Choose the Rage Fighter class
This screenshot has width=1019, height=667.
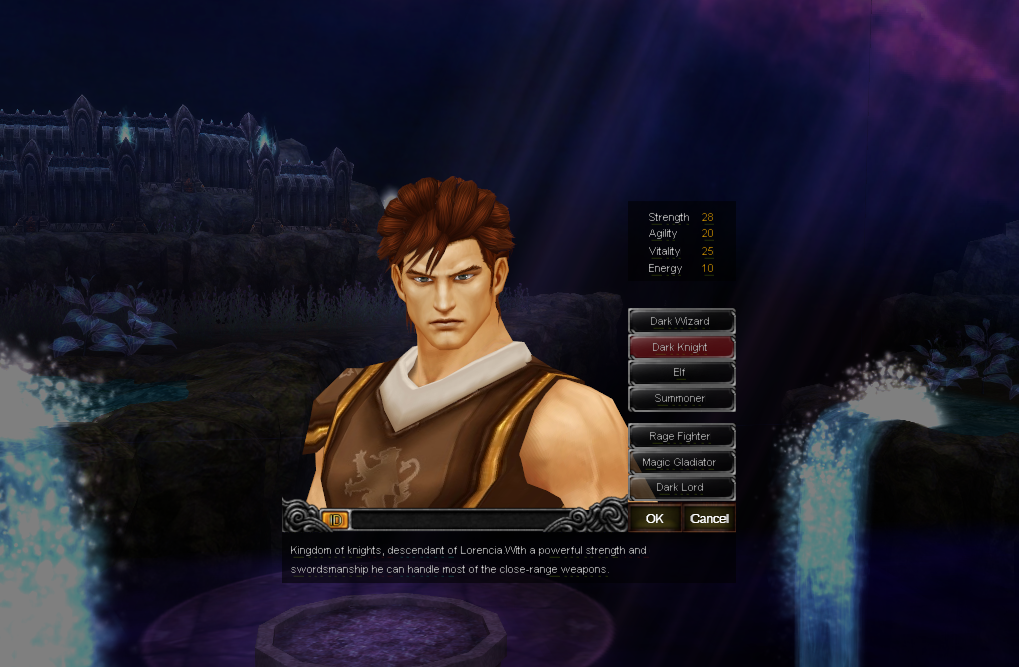pyautogui.click(x=681, y=436)
